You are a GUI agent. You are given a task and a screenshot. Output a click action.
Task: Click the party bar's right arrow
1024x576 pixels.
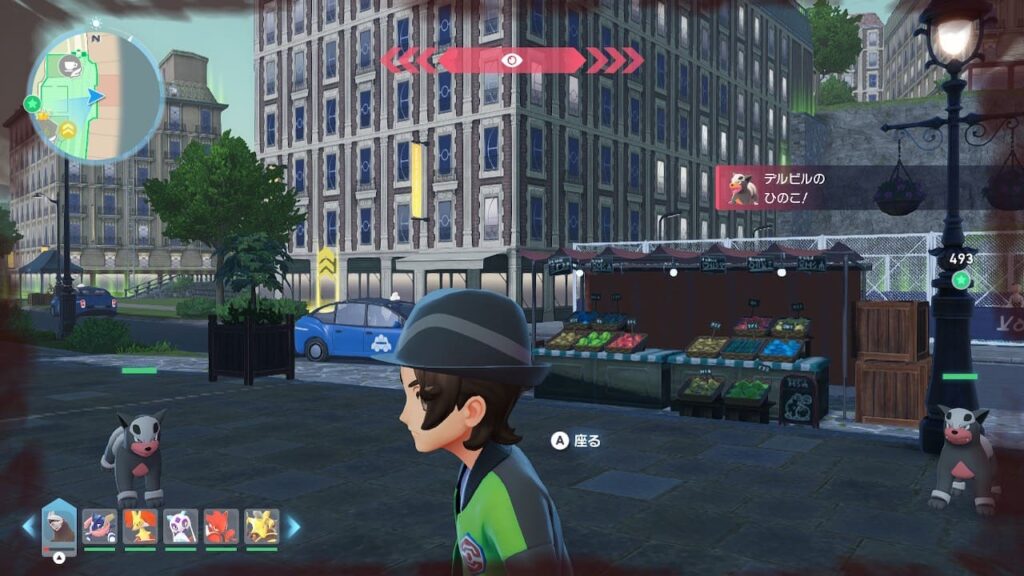click(x=294, y=526)
